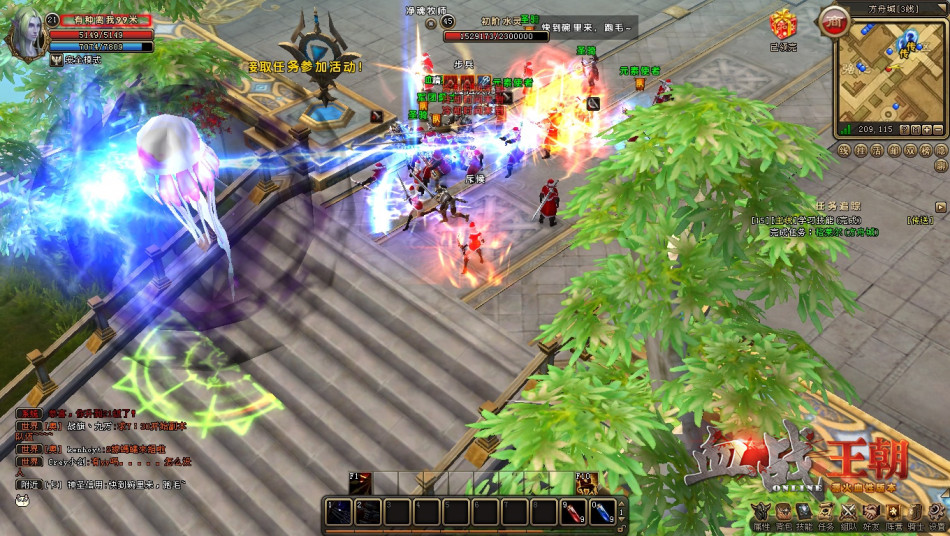
Task: Toggle the 线 line-select round button
Action: point(845,150)
